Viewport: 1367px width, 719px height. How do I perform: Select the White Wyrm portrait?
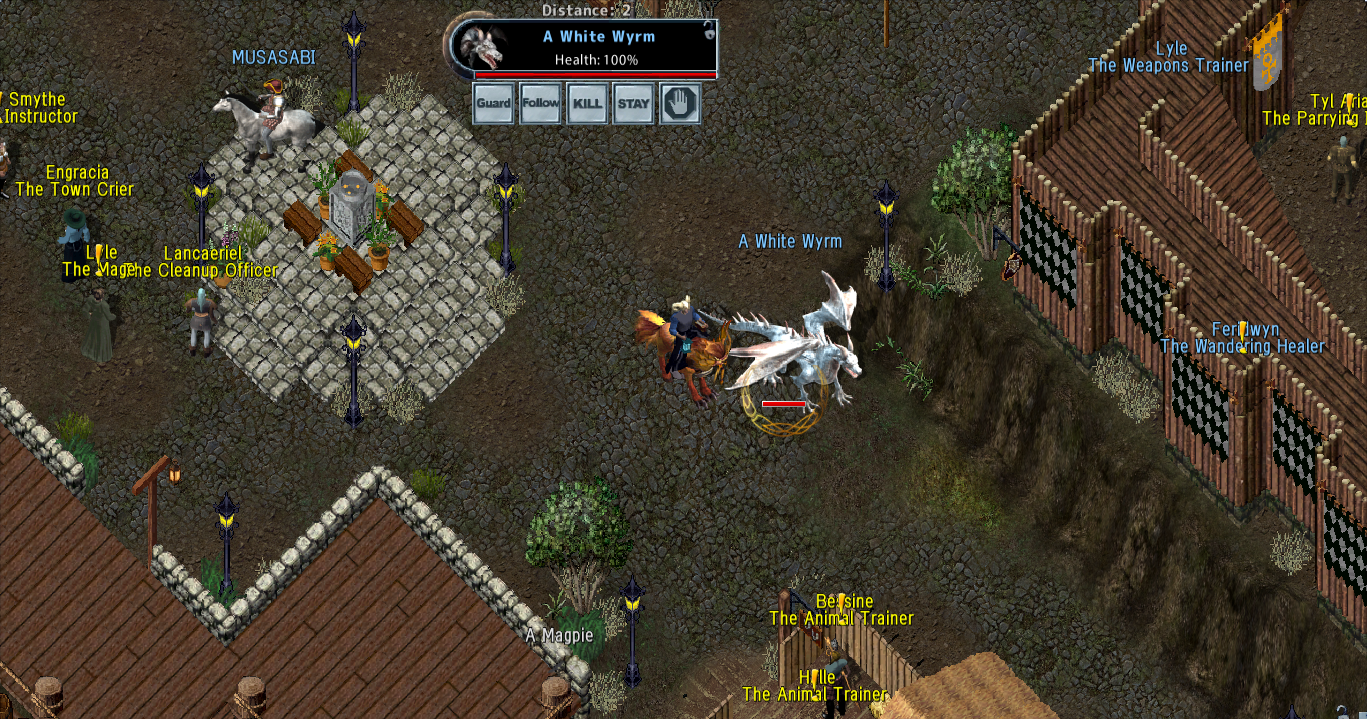485,48
